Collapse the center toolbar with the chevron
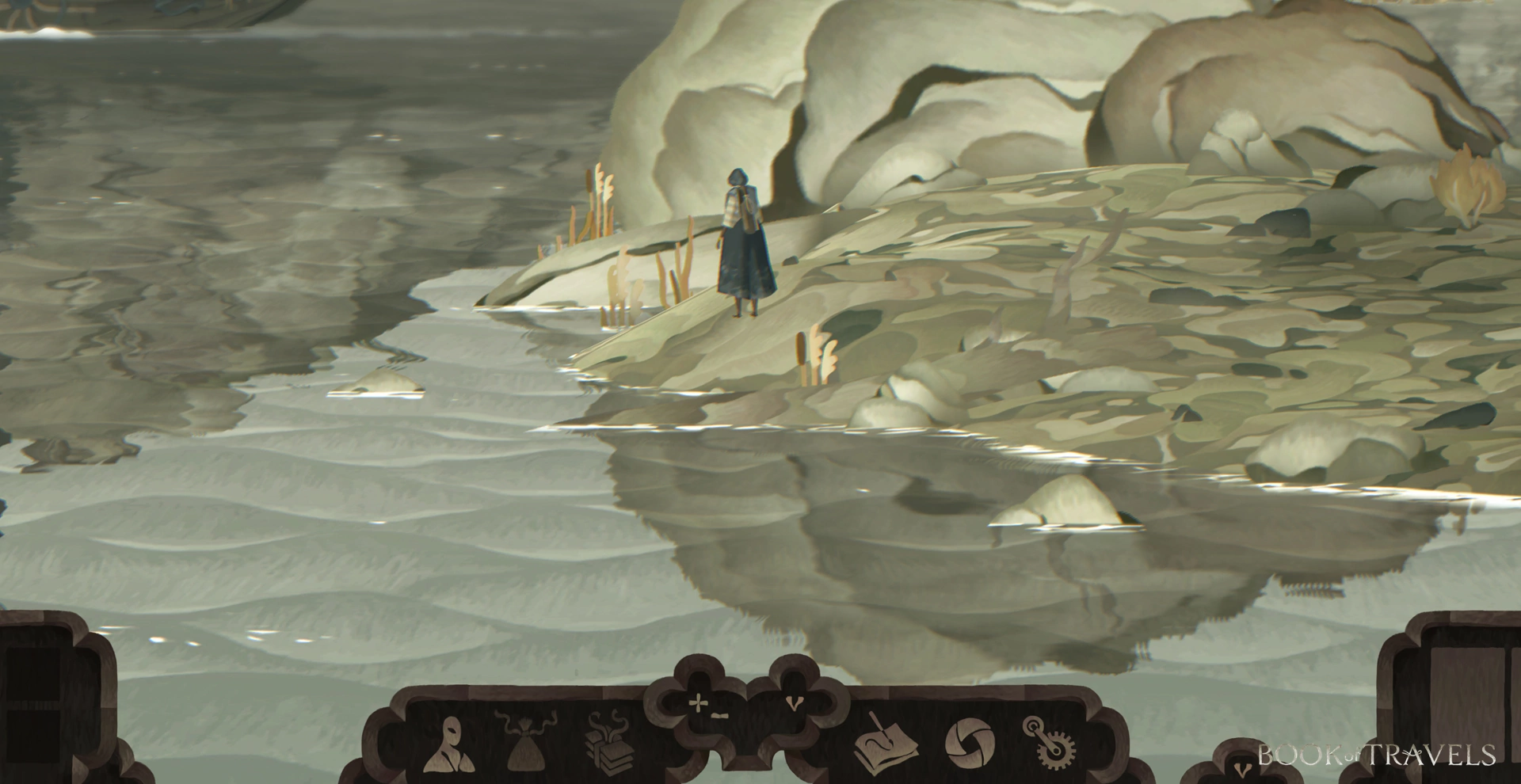1521x784 pixels. tap(794, 702)
